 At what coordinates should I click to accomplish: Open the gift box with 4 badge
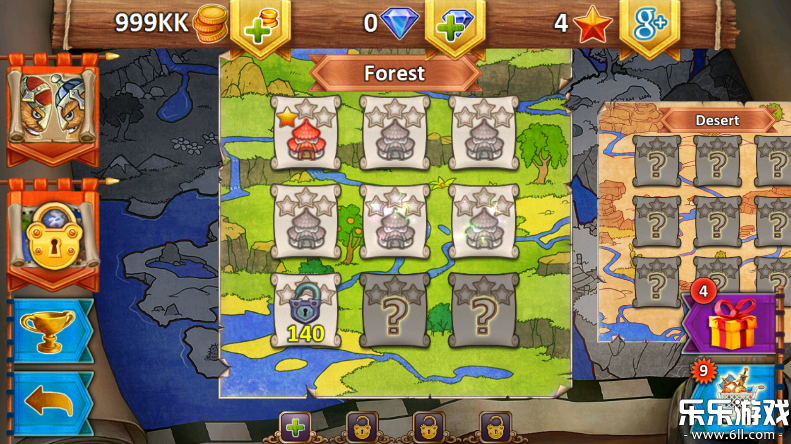pos(732,323)
